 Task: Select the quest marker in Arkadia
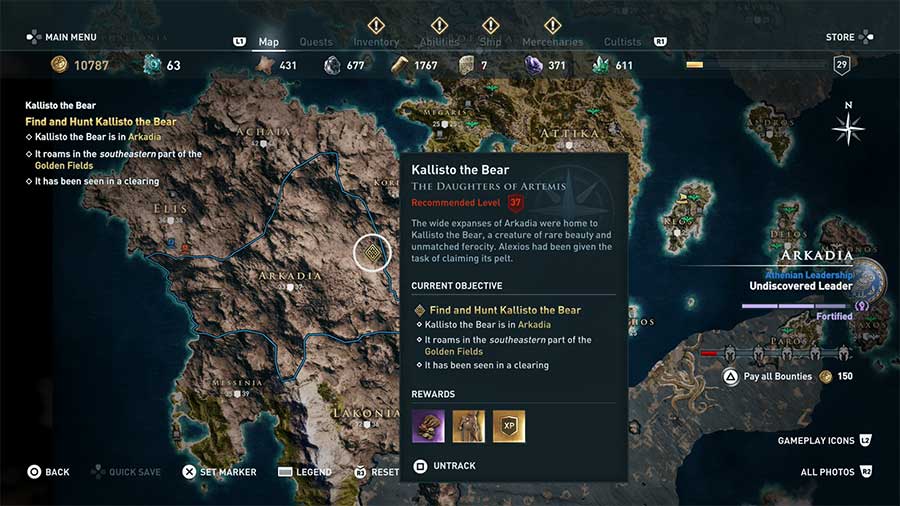point(373,253)
